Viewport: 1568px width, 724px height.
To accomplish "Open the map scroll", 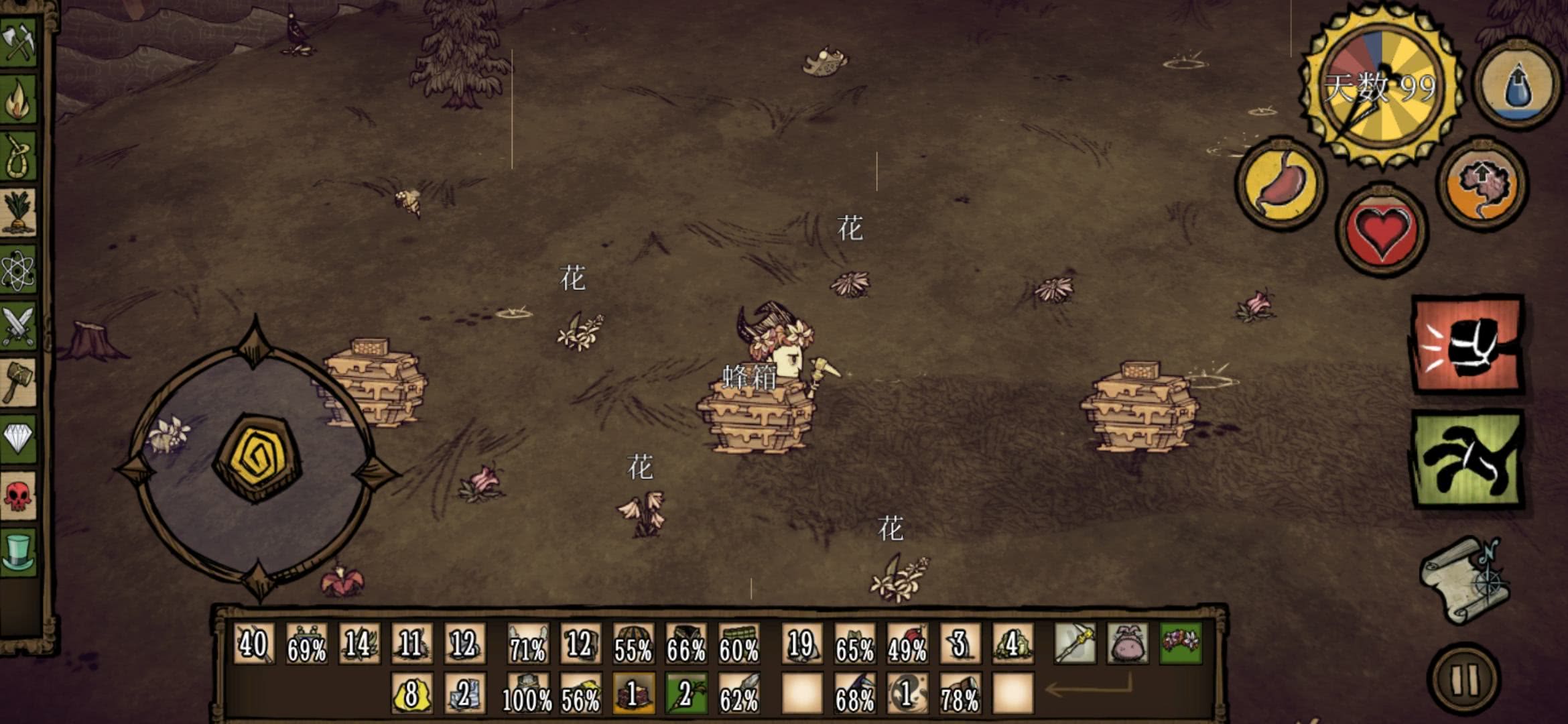I will click(x=1463, y=581).
